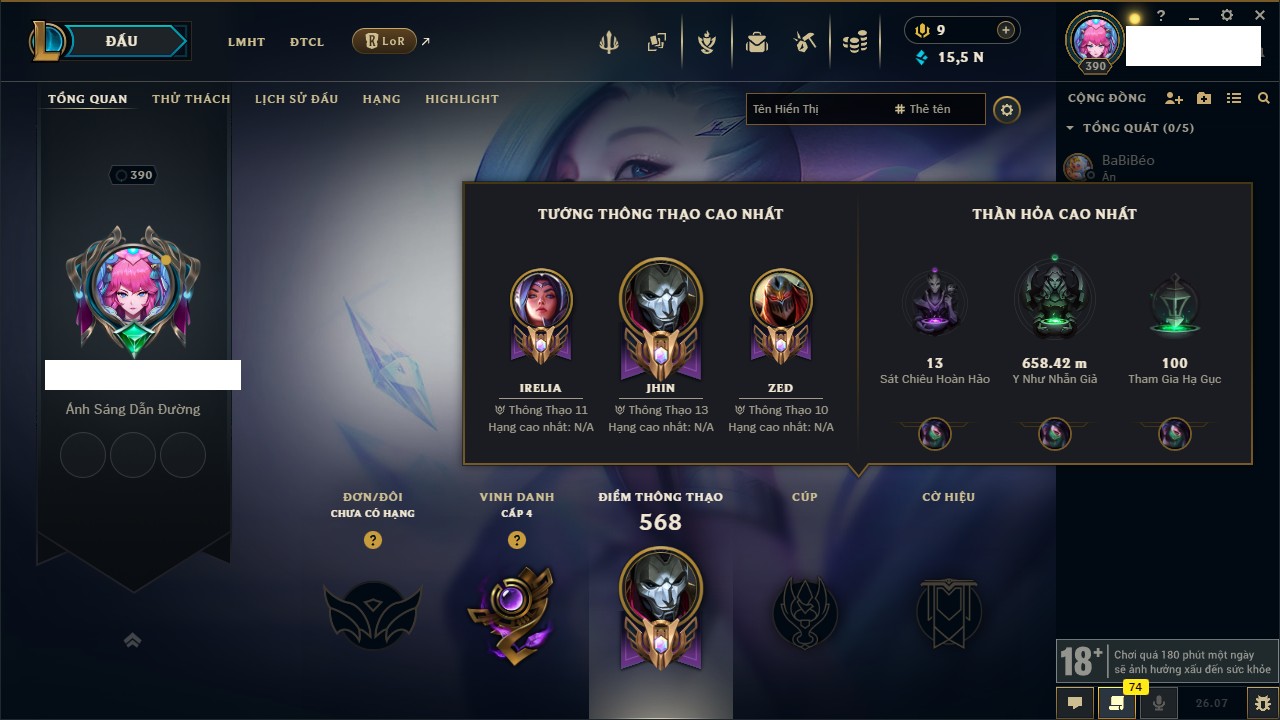Image resolution: width=1280 pixels, height=720 pixels.
Task: Open the LỊCH SỬ ĐẤU tab
Action: [x=296, y=99]
